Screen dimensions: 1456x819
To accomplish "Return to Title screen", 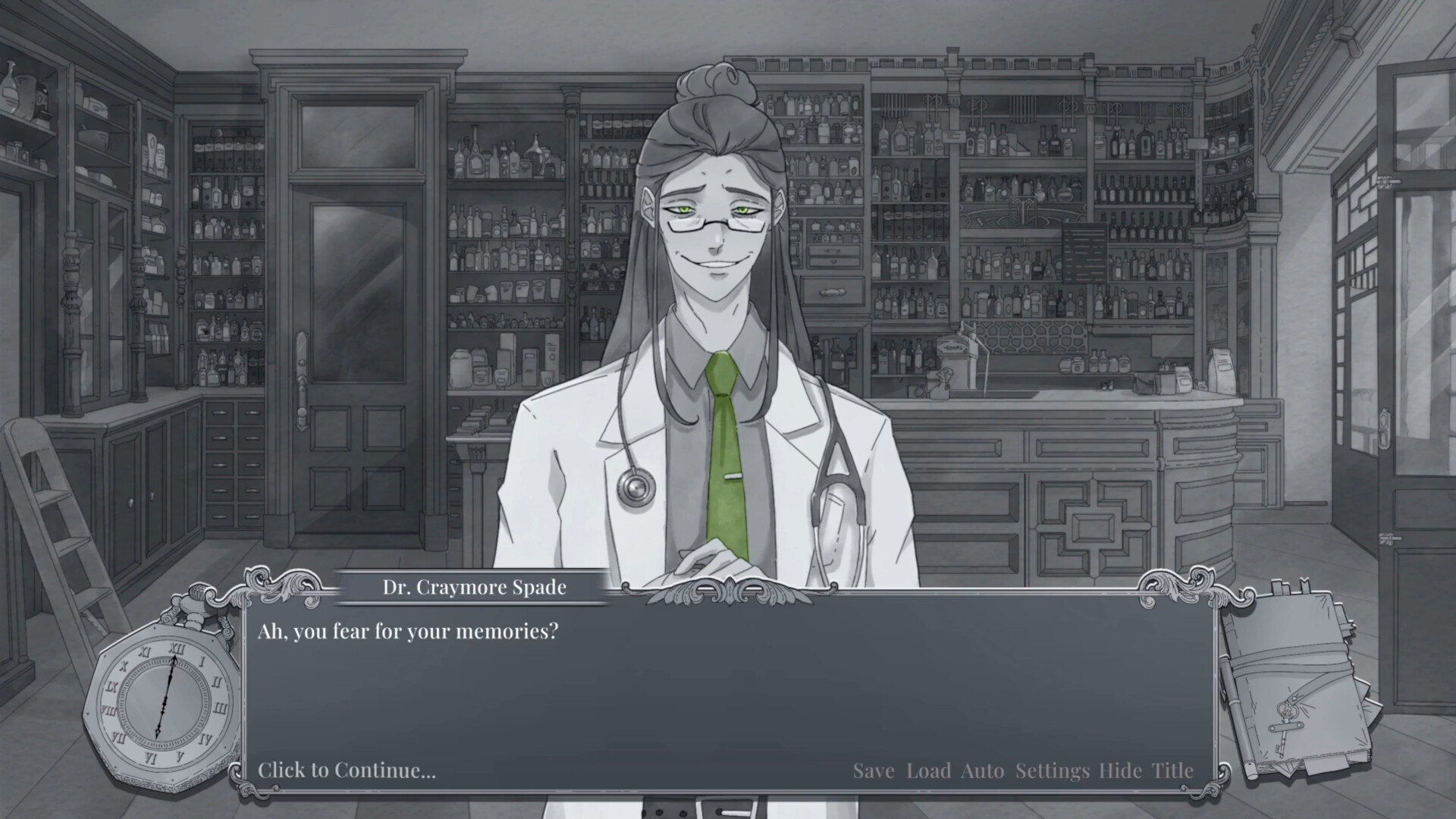I will point(1172,770).
